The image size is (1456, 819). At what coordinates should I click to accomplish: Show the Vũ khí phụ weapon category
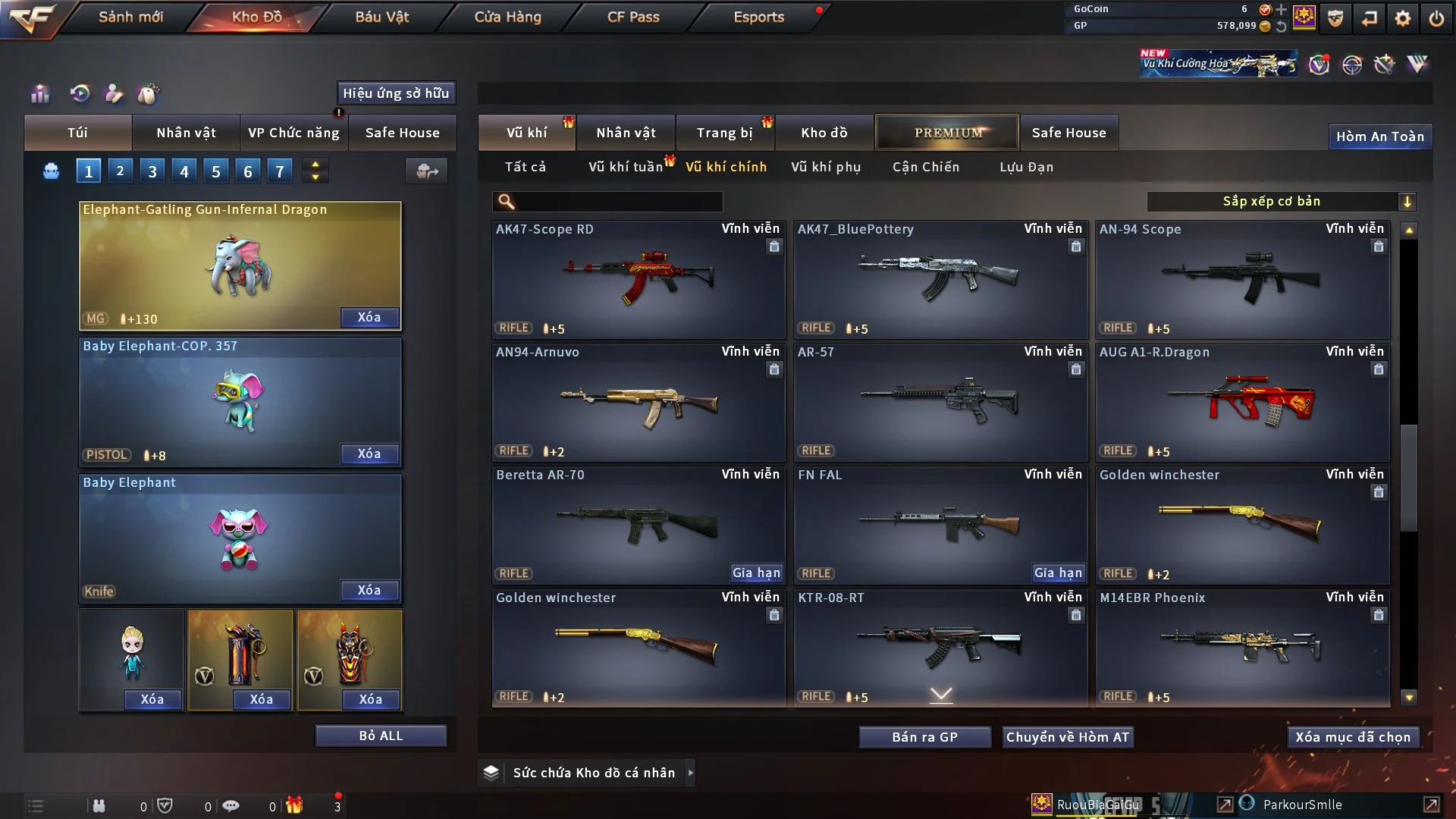coord(825,167)
